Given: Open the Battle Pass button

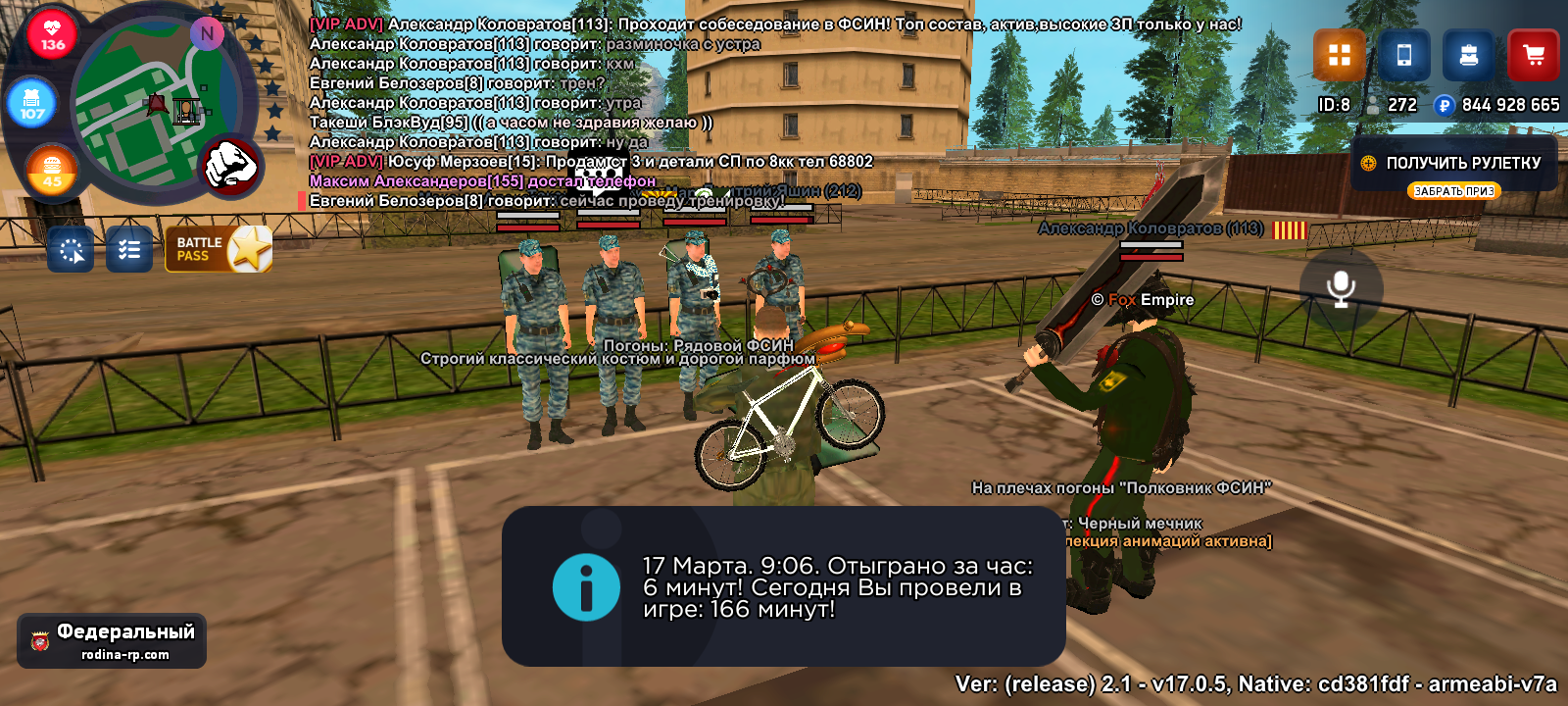Looking at the screenshot, I should click(x=219, y=249).
